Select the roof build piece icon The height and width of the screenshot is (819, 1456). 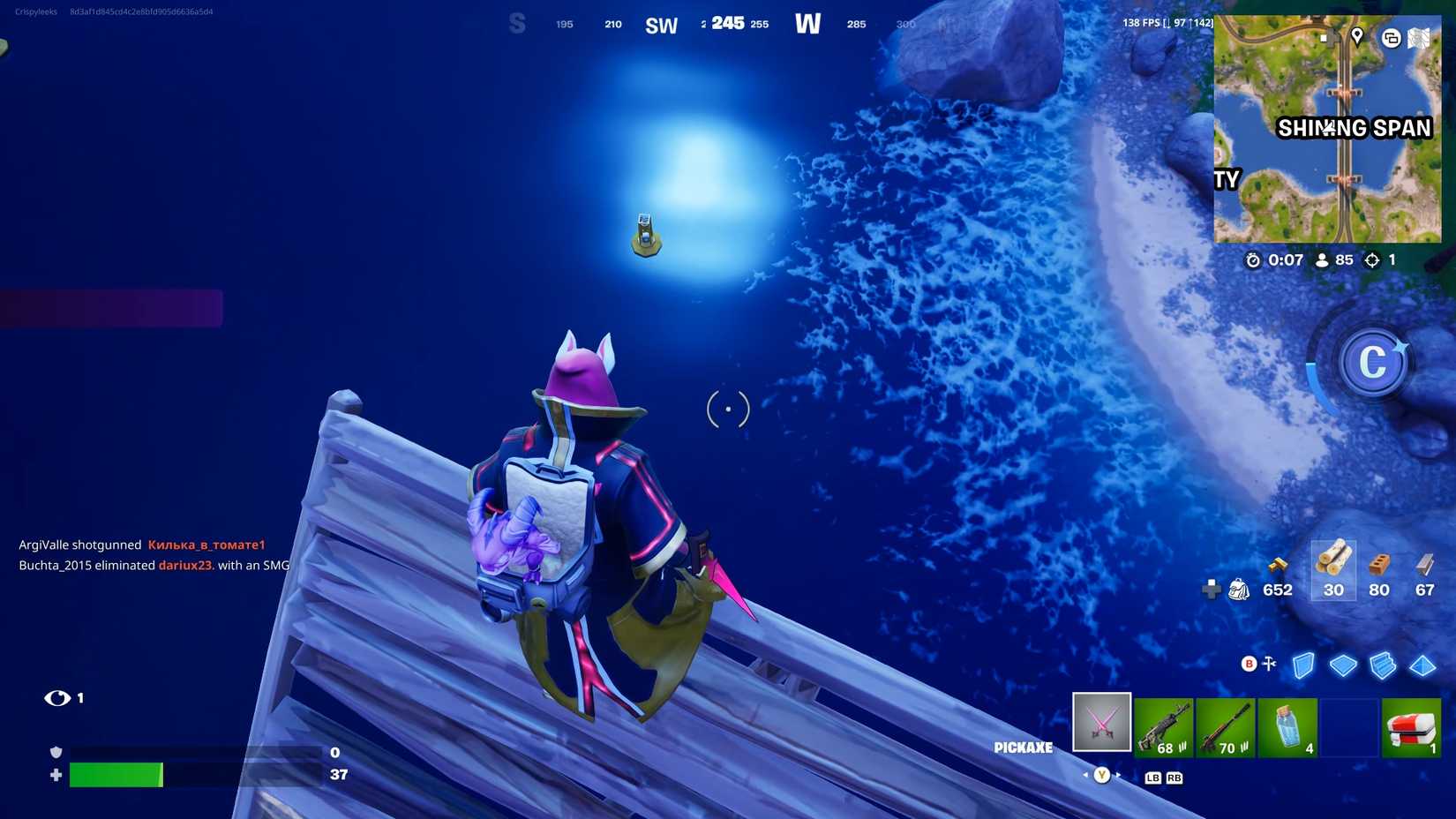[1423, 666]
